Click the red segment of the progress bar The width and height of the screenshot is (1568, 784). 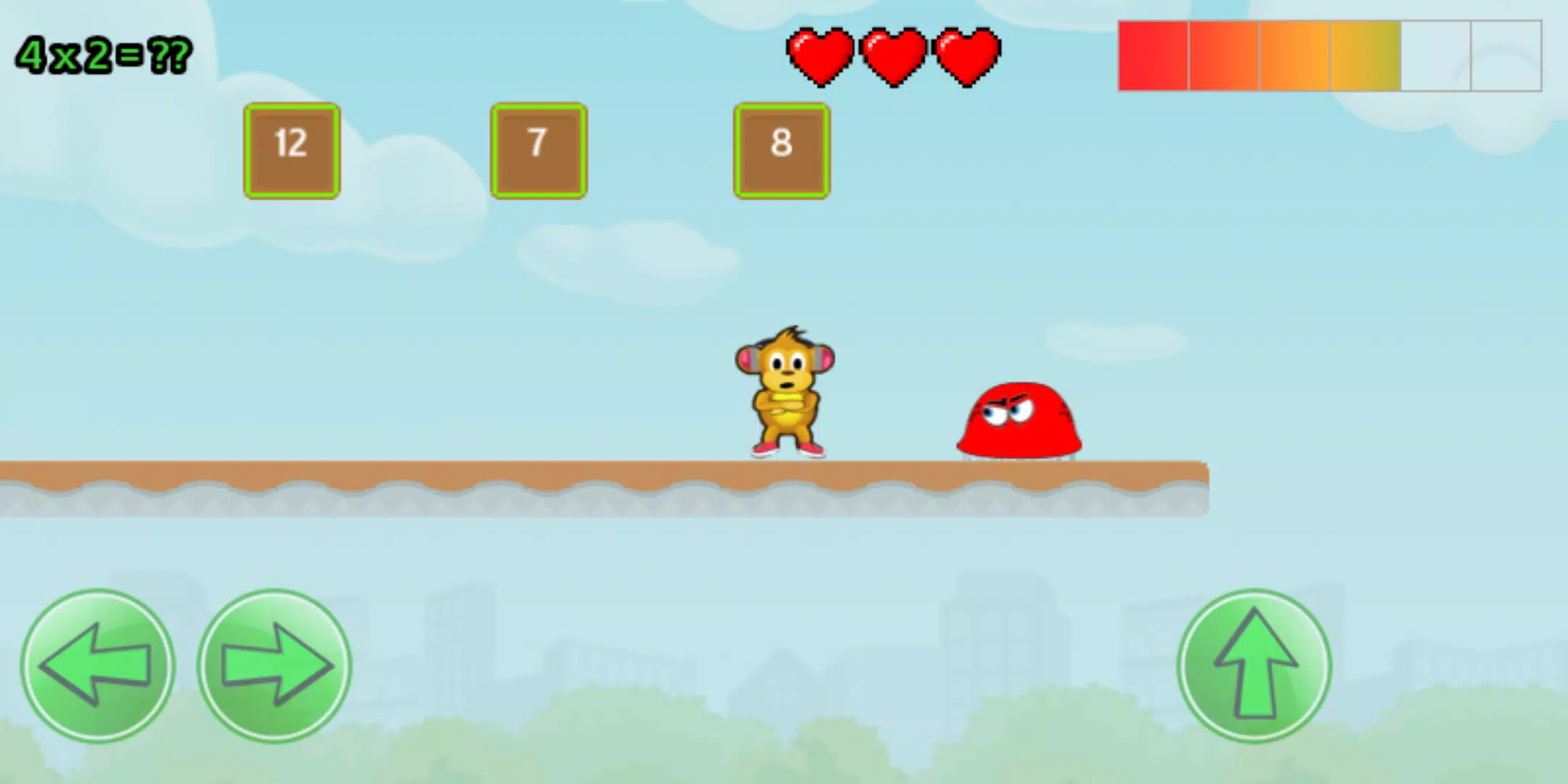coord(1154,54)
